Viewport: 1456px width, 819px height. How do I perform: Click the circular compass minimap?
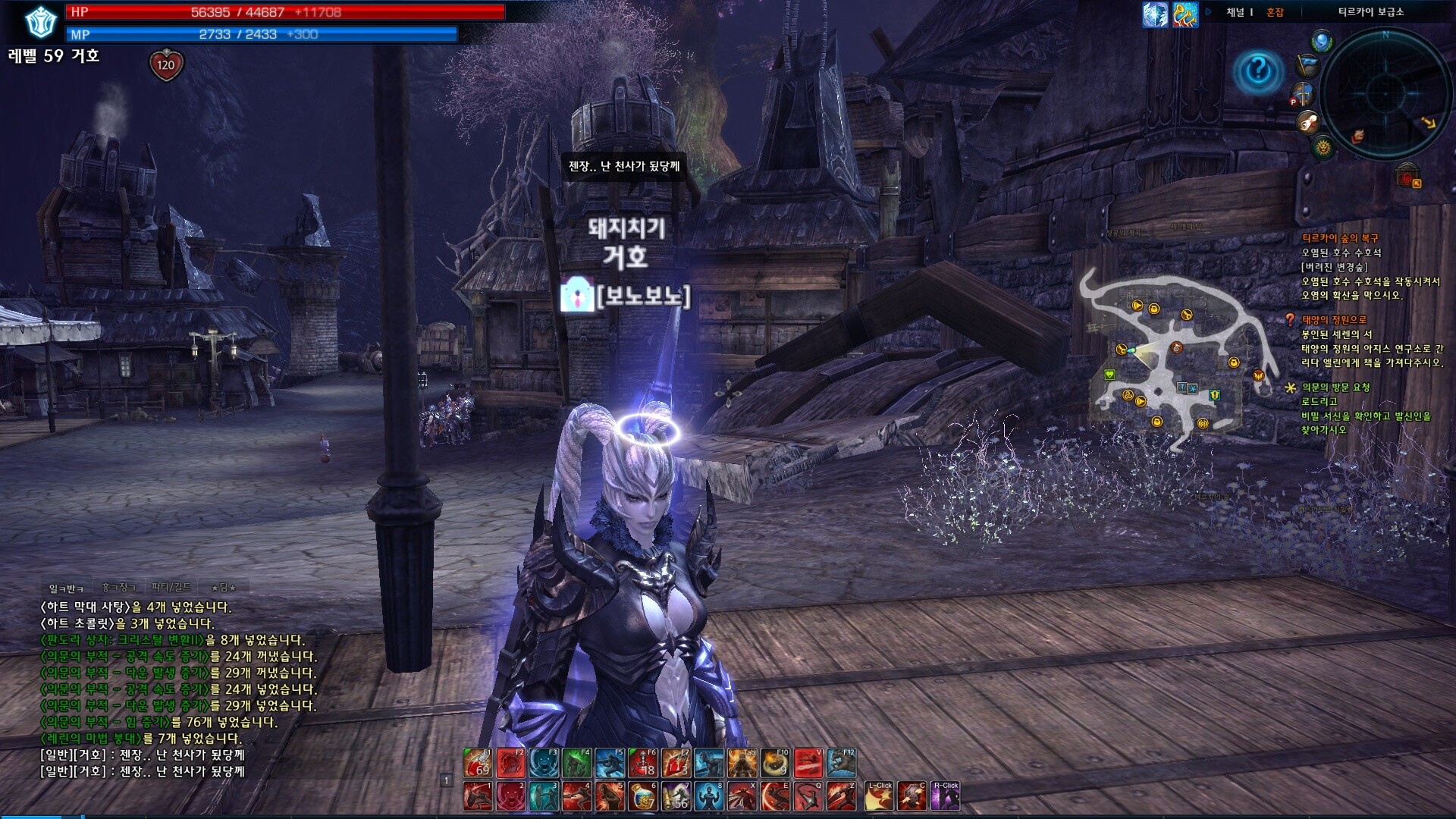pyautogui.click(x=1385, y=93)
